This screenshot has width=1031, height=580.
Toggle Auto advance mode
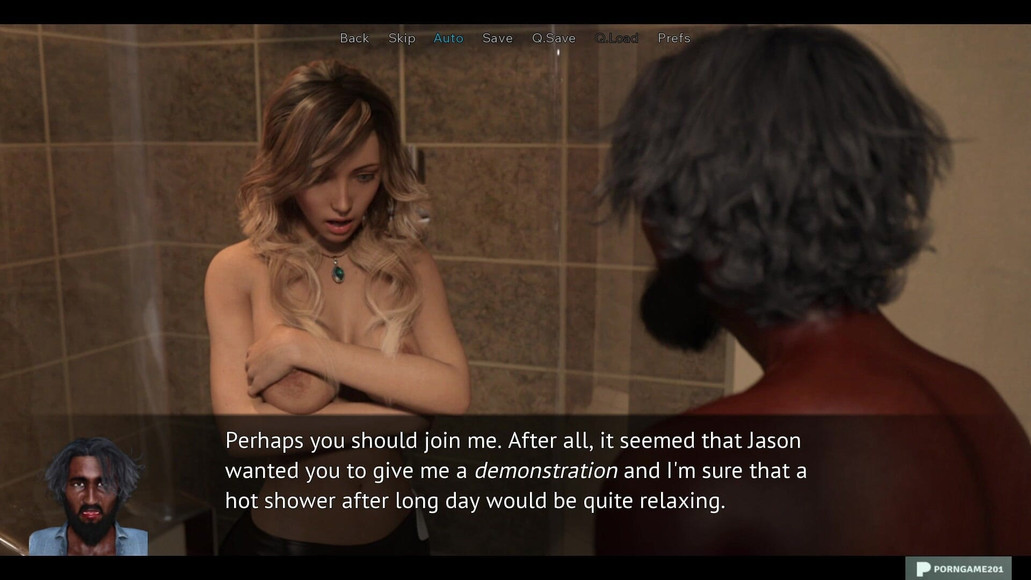[x=448, y=38]
